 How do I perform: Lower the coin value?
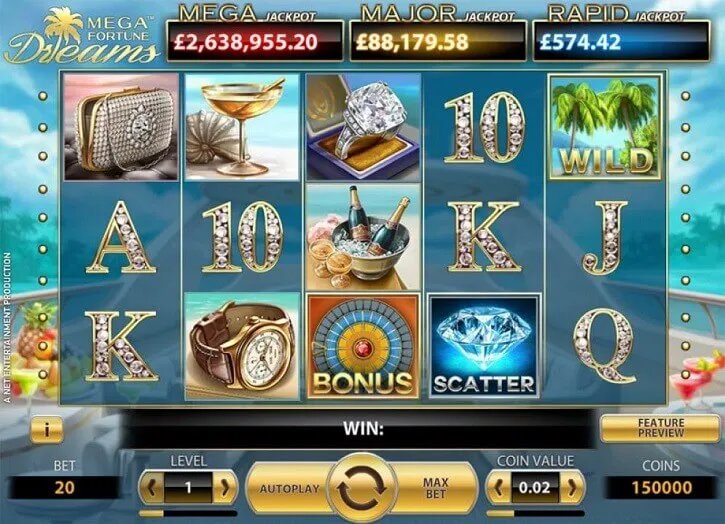(x=496, y=489)
